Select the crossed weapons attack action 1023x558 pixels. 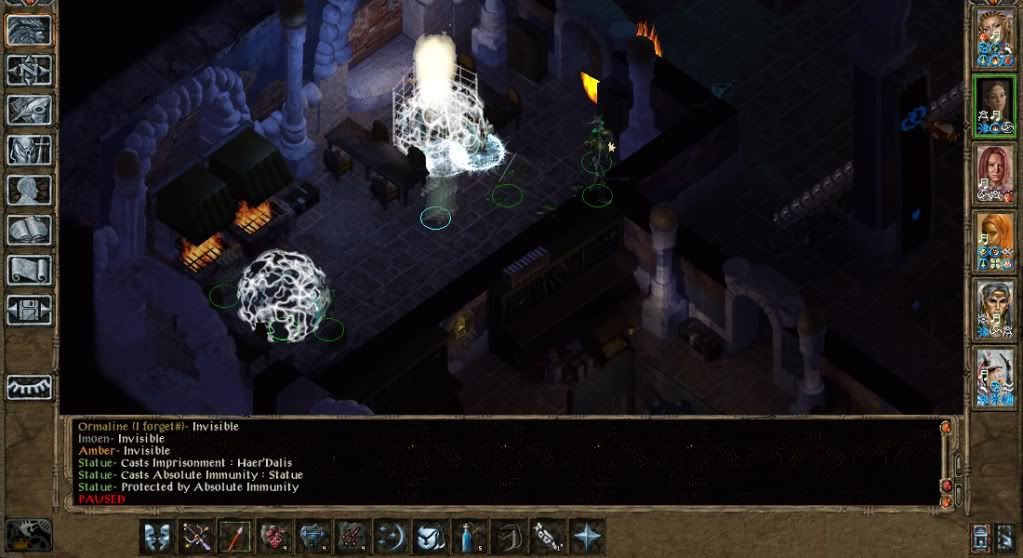tap(194, 535)
